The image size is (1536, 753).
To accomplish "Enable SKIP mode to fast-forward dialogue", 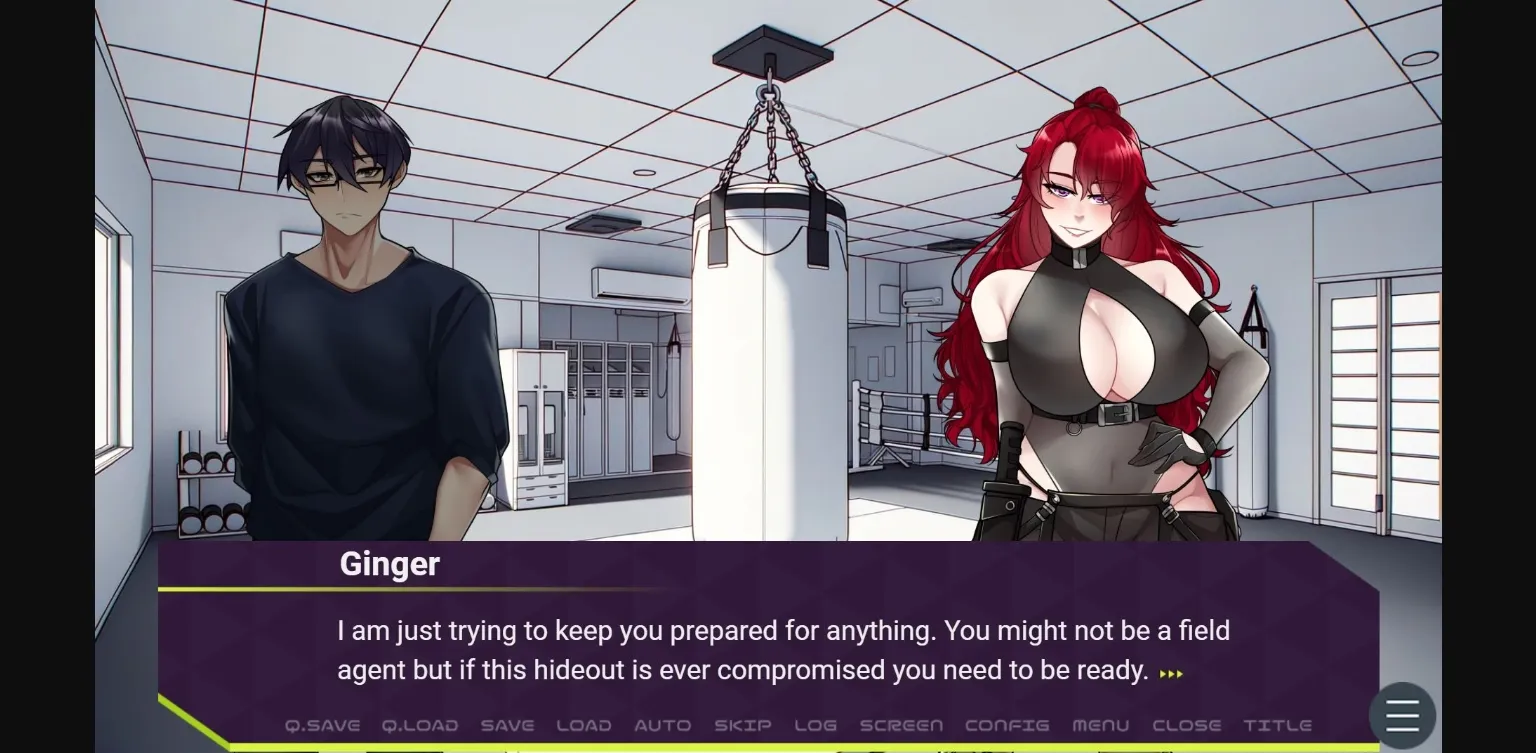I will point(742,725).
